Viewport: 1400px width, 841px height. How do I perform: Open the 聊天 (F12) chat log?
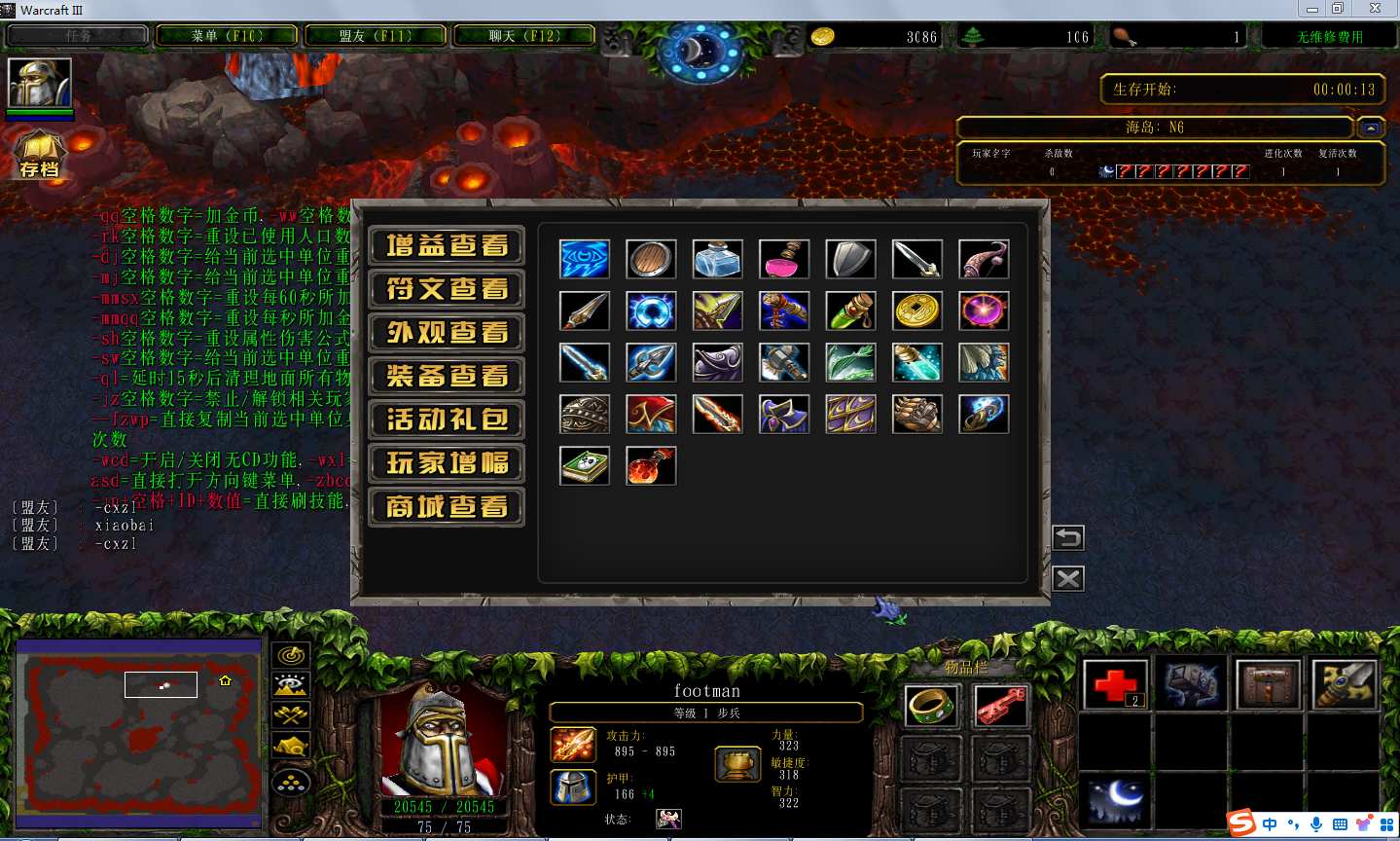(x=524, y=36)
